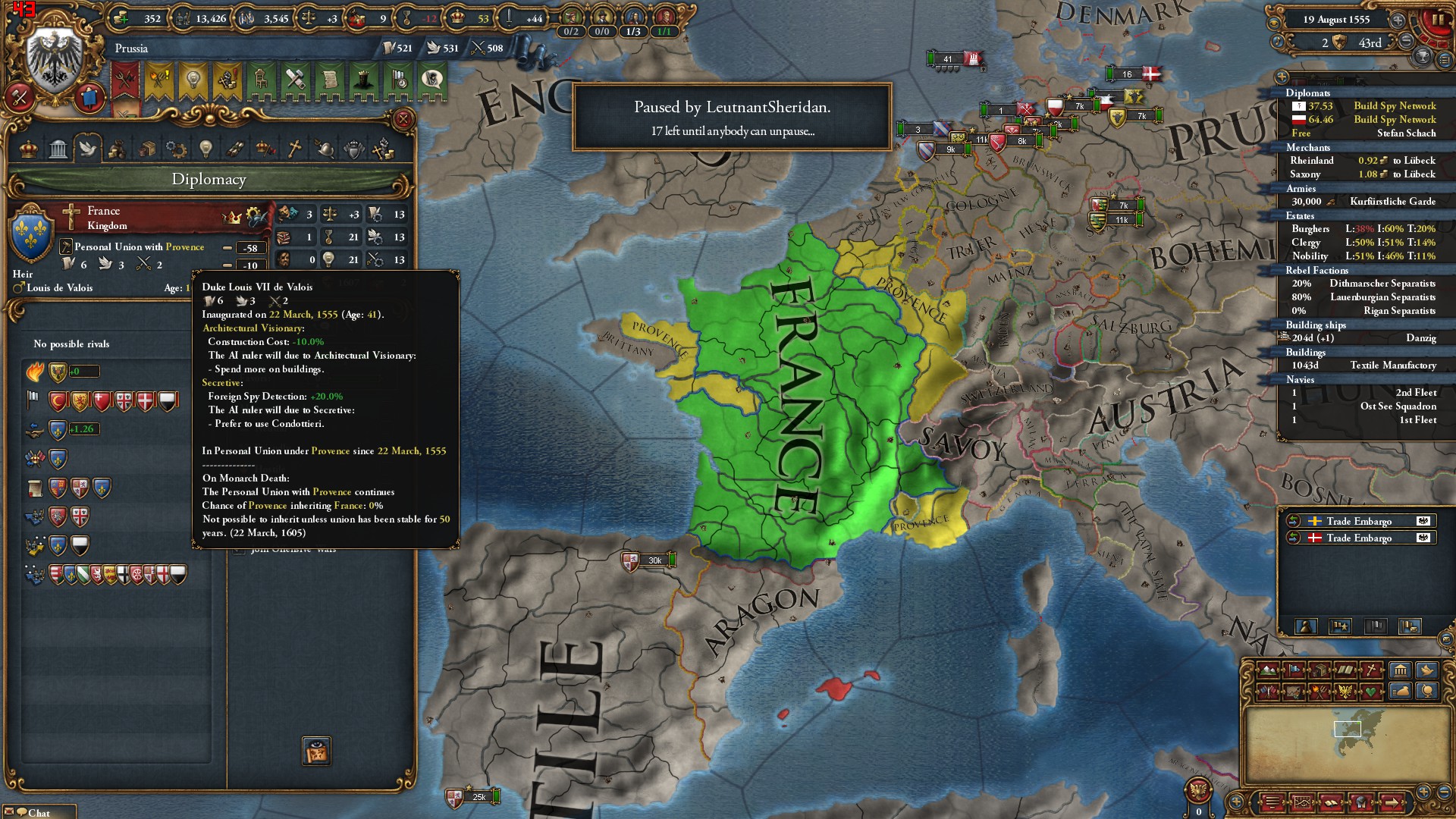Collapse the minimap panel with the arrow button
1456x819 pixels.
(1391, 802)
